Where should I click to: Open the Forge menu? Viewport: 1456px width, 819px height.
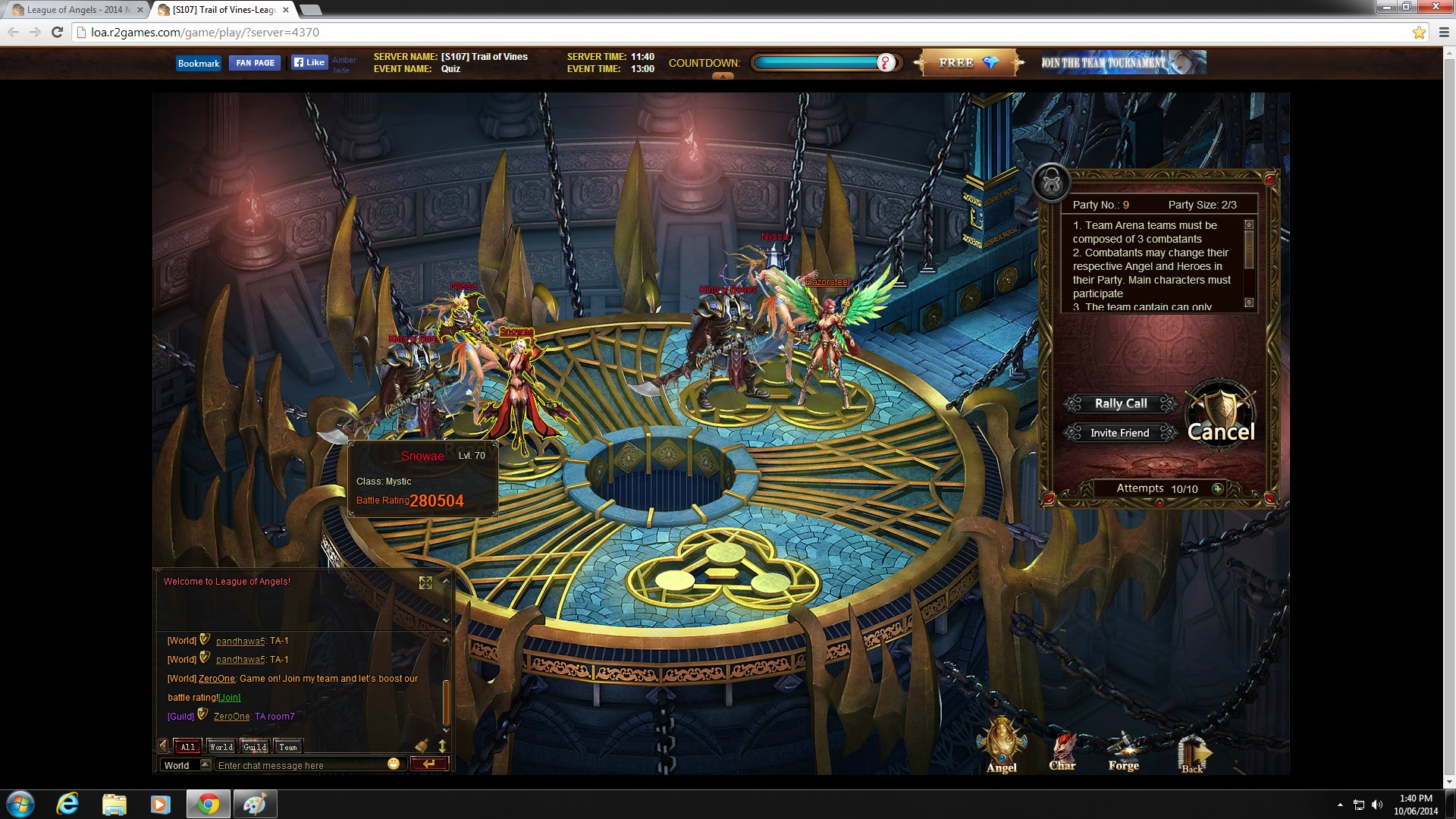[1123, 751]
